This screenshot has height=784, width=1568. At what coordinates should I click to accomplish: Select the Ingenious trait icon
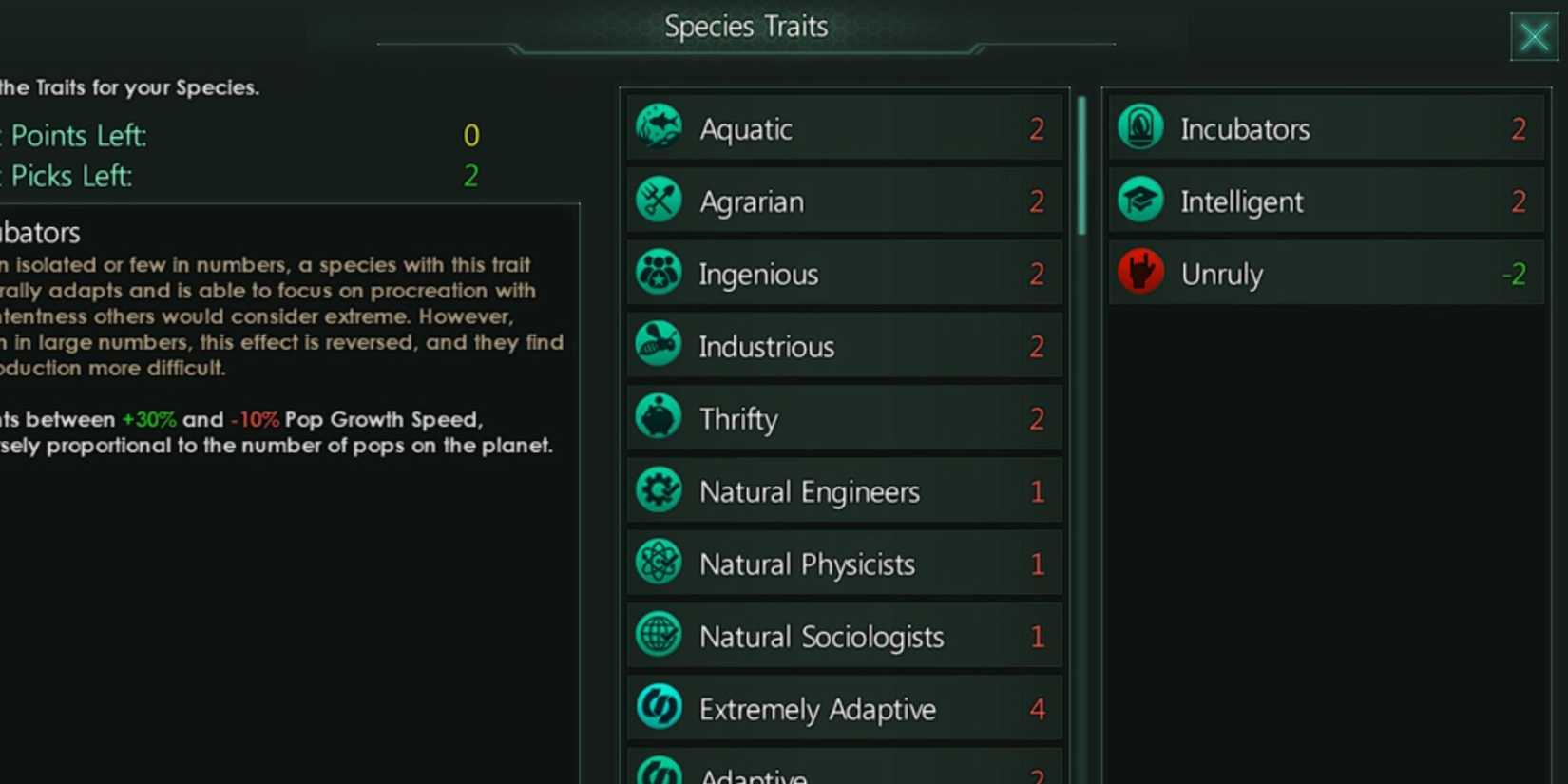tap(659, 273)
